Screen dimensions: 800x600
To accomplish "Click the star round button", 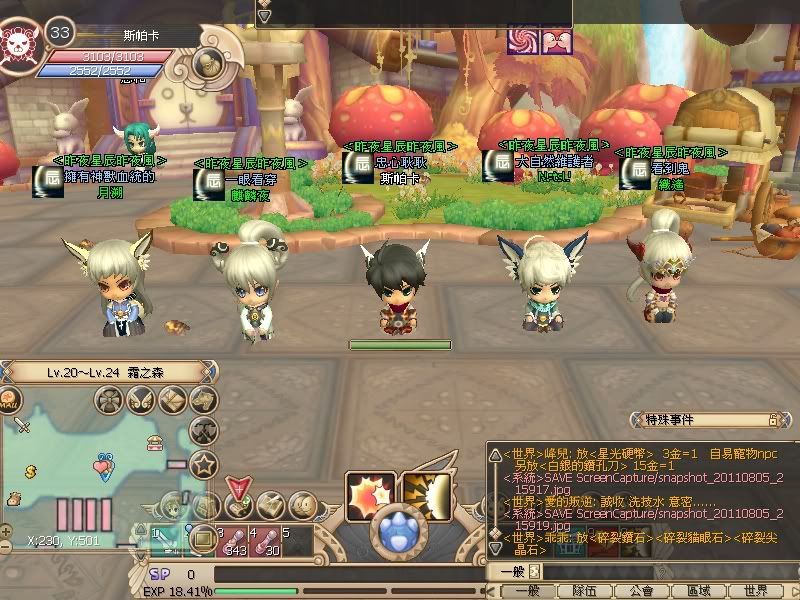I will tap(205, 465).
